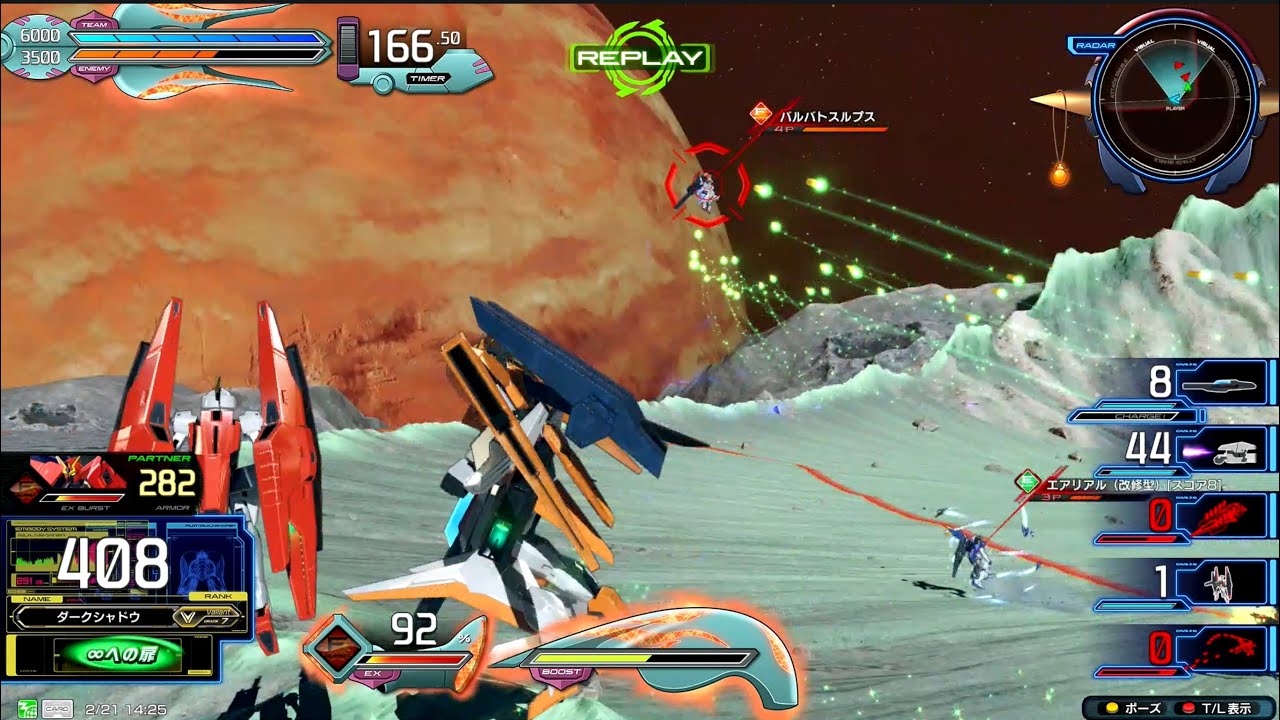Click the ポーズ pause option

tap(1134, 708)
